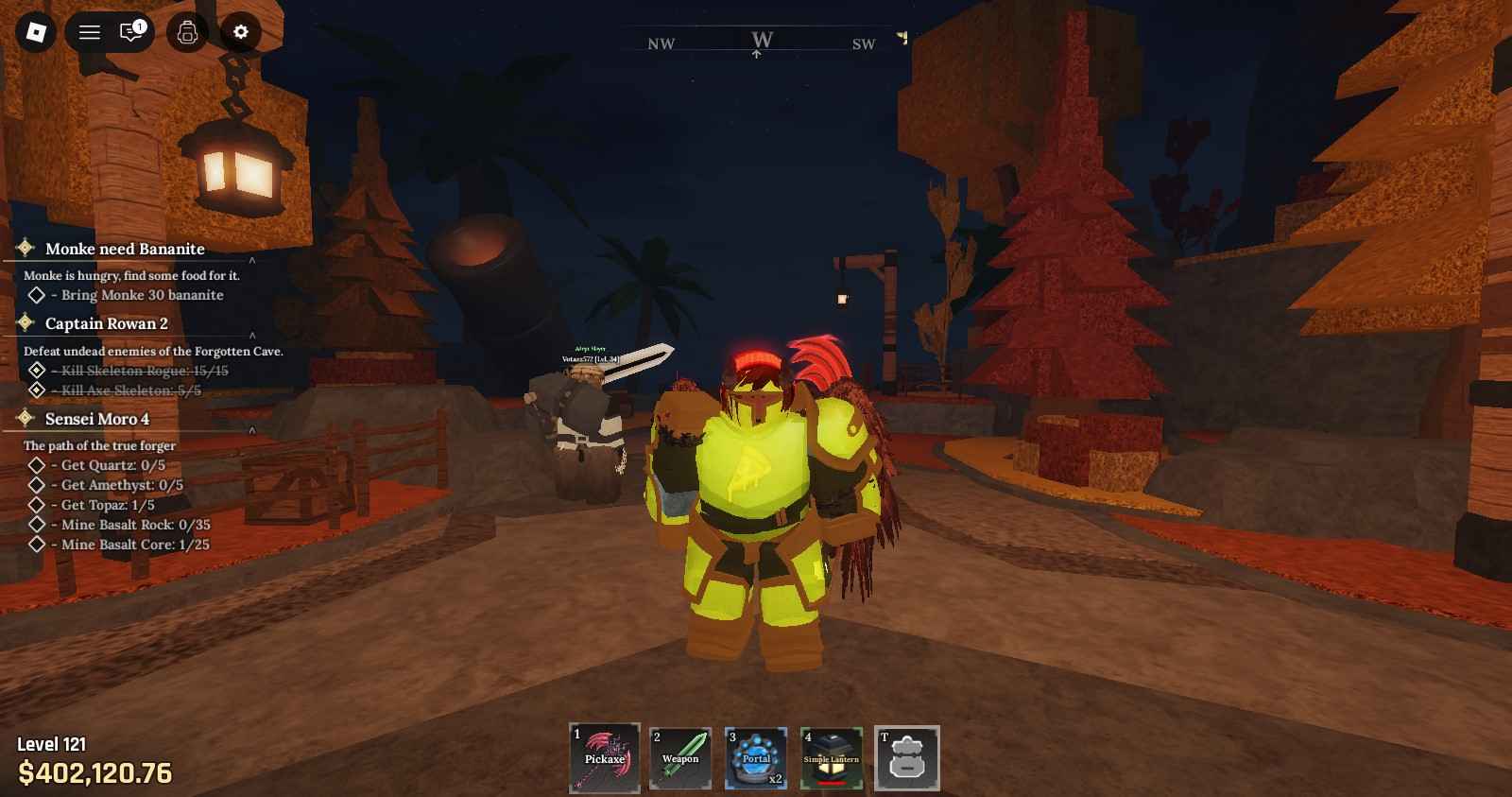The image size is (1512, 797).
Task: Click the diamond beside Bring Monke 30 bananite
Action: [39, 295]
